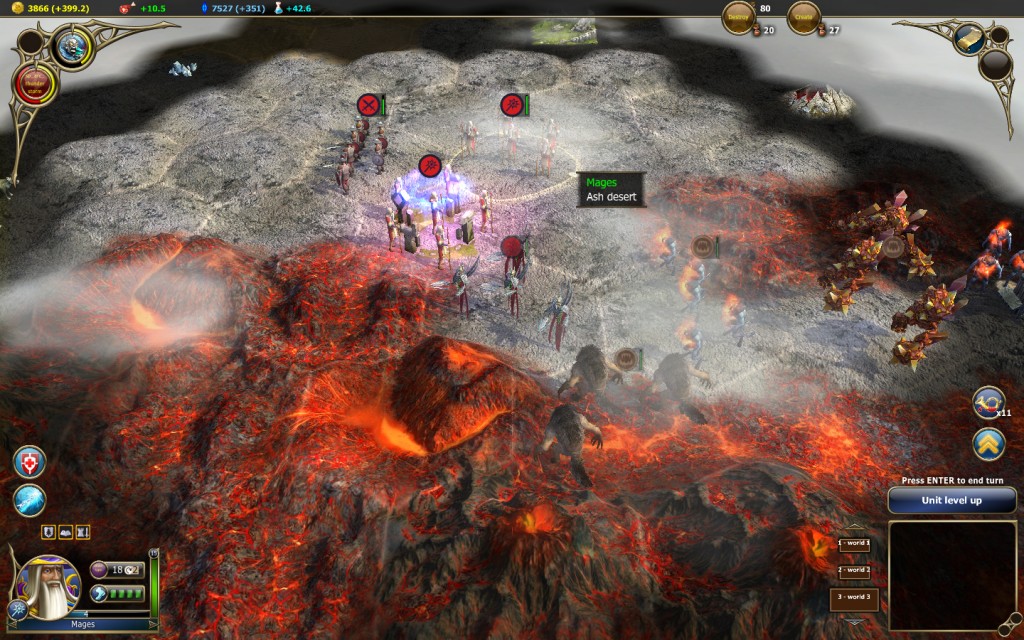
Task: Select the selected Mages unit marker
Action: tap(430, 165)
